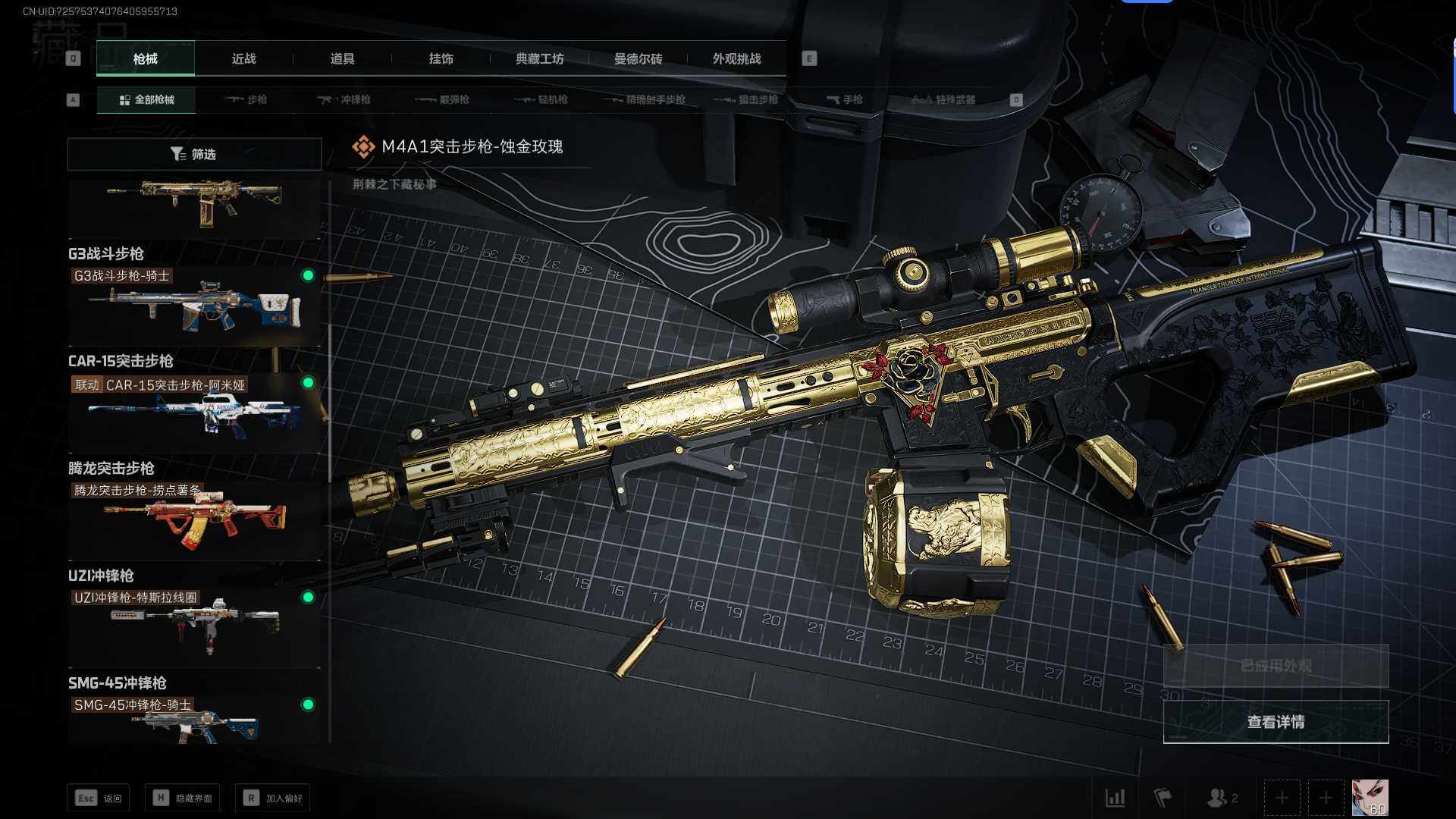
Task: Select the 挂饰 charms tab
Action: pyautogui.click(x=441, y=58)
